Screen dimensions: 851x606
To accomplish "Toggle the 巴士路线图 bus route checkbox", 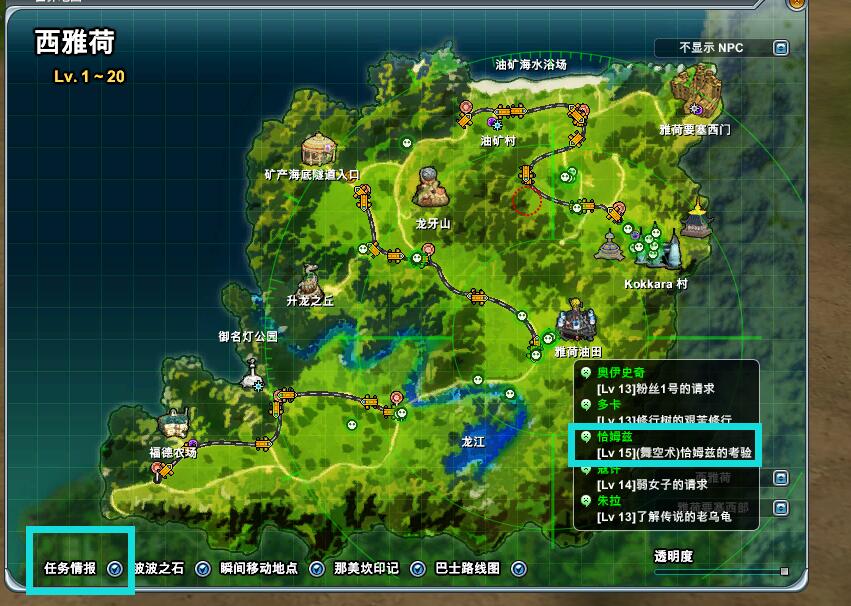I will coord(519,569).
